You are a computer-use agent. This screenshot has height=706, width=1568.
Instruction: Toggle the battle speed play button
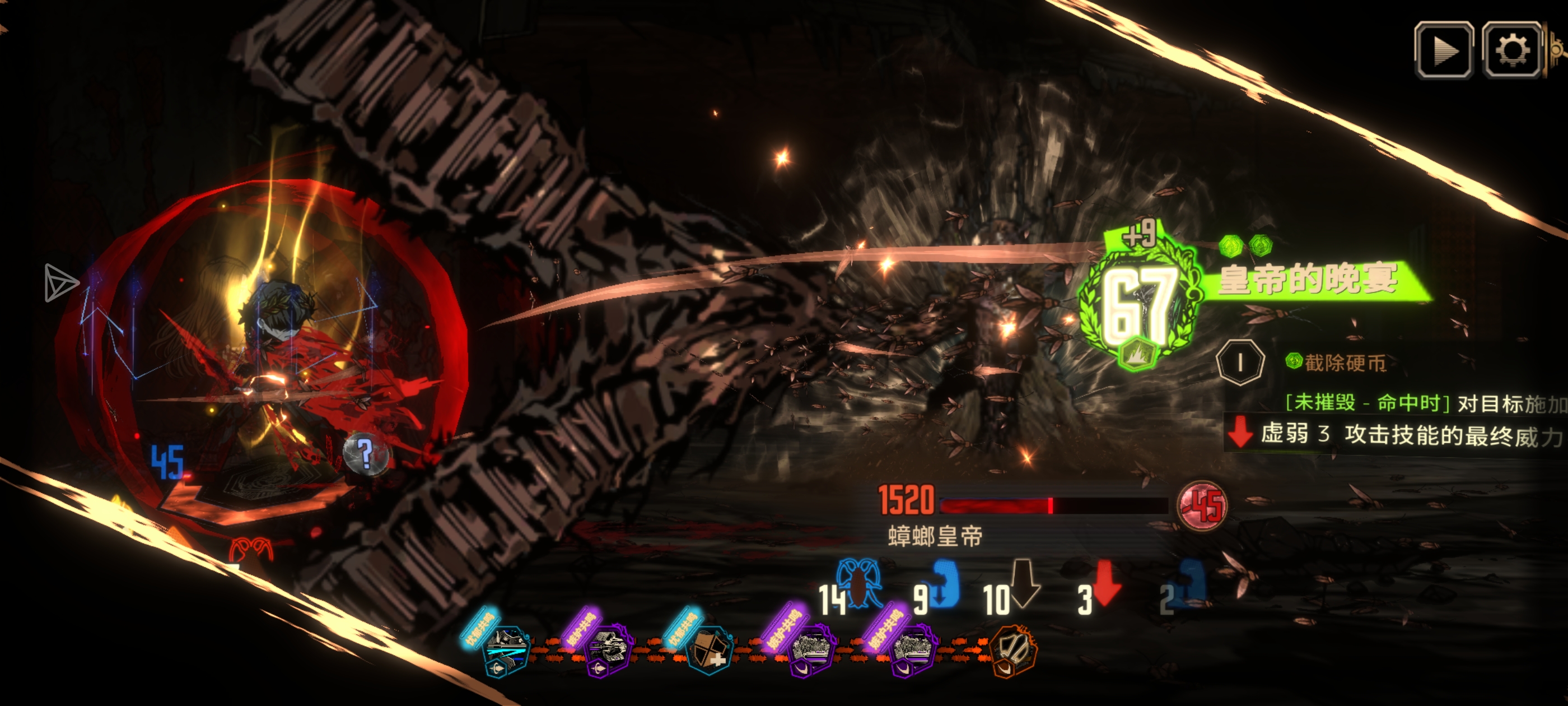1443,50
